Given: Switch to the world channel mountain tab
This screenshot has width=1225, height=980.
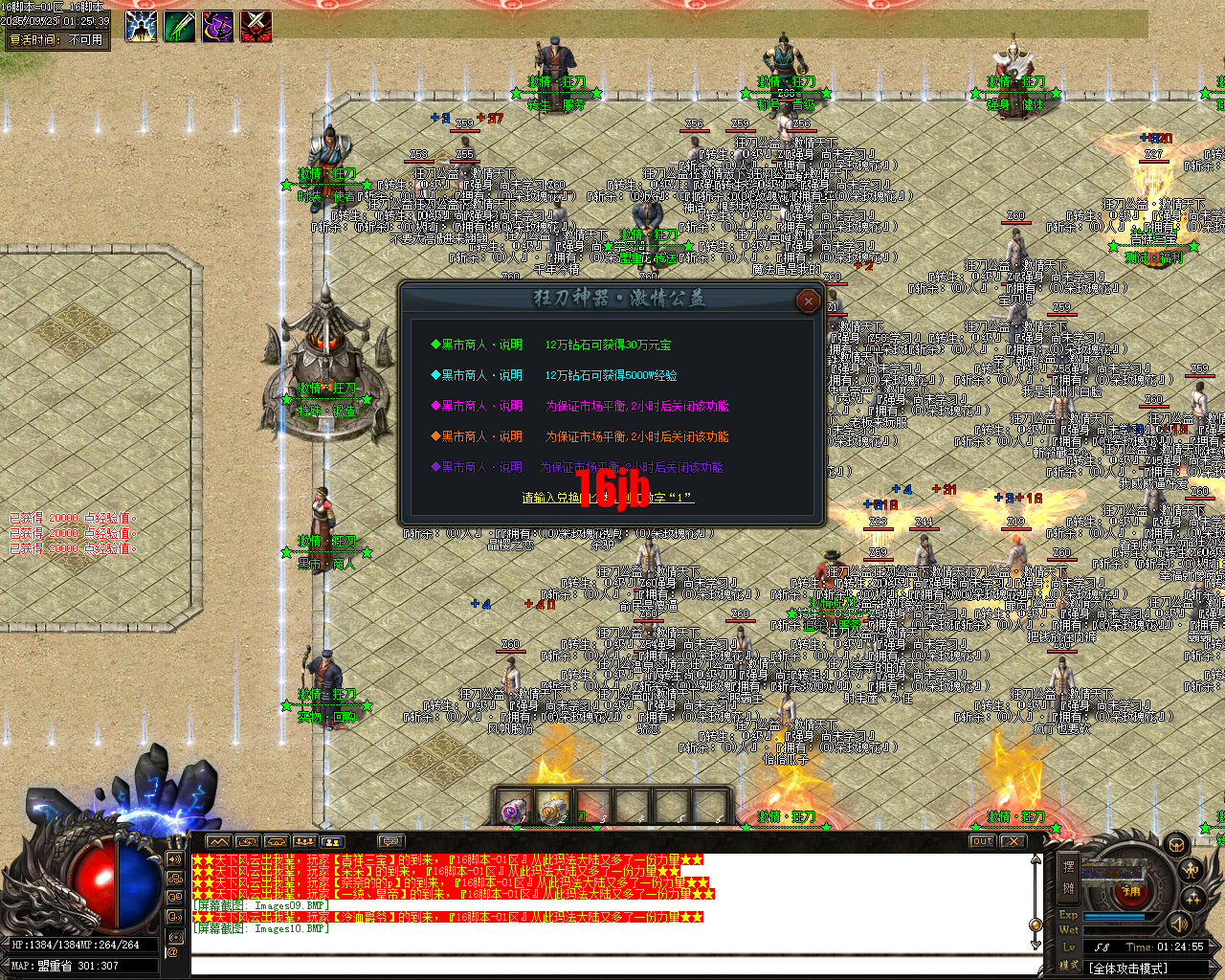Looking at the screenshot, I should click(219, 842).
